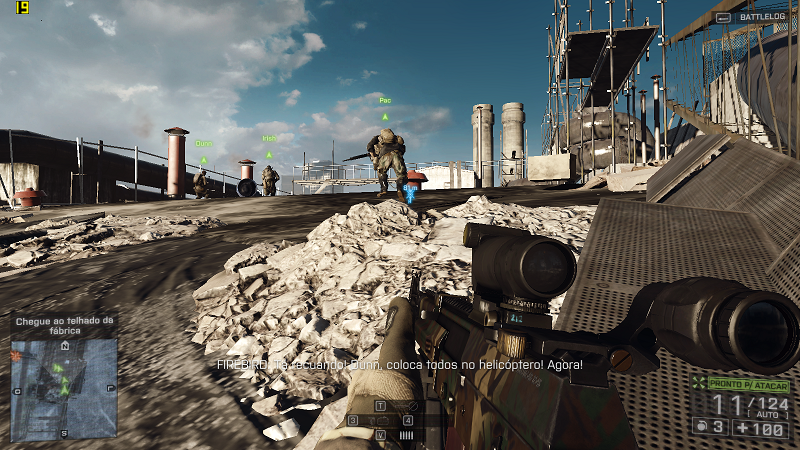Select the grenade icon
The height and width of the screenshot is (450, 800).
pos(699,427)
